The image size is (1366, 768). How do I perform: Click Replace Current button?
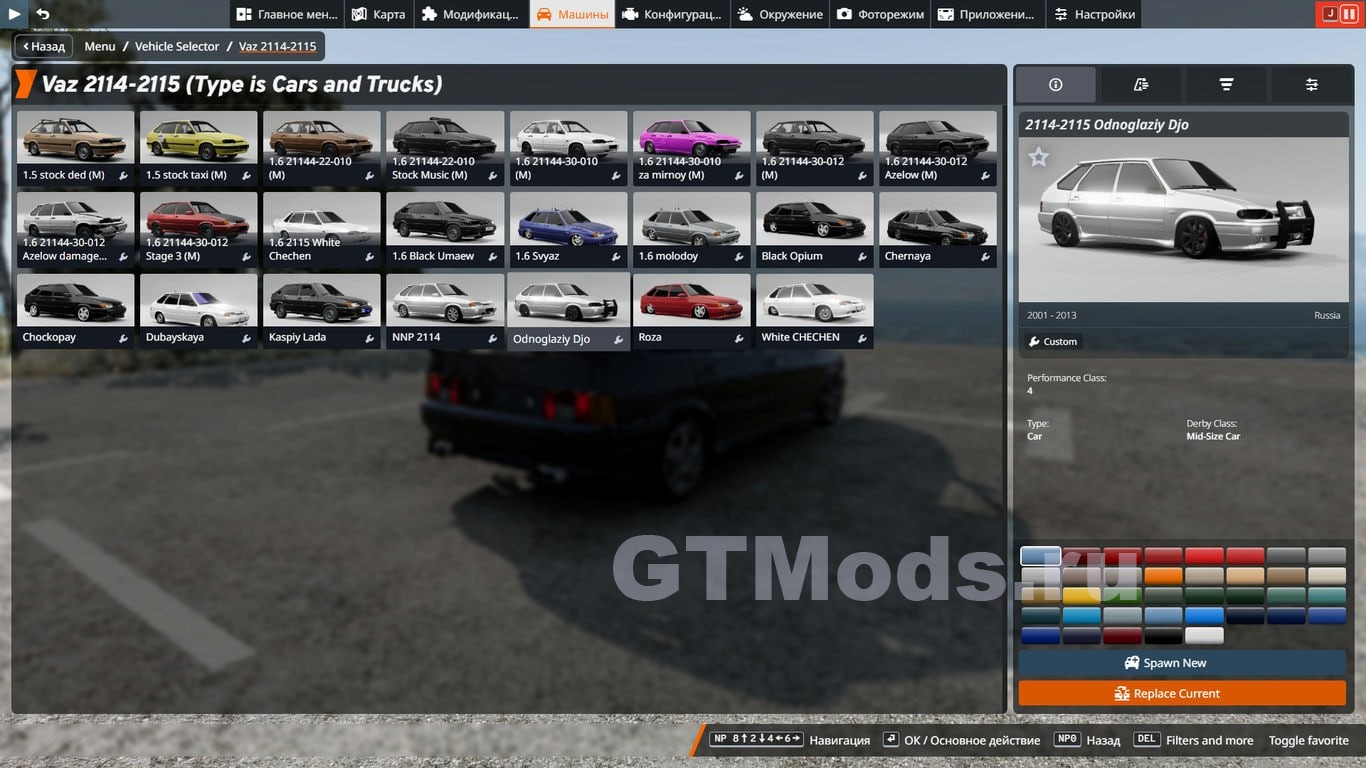coord(1182,693)
